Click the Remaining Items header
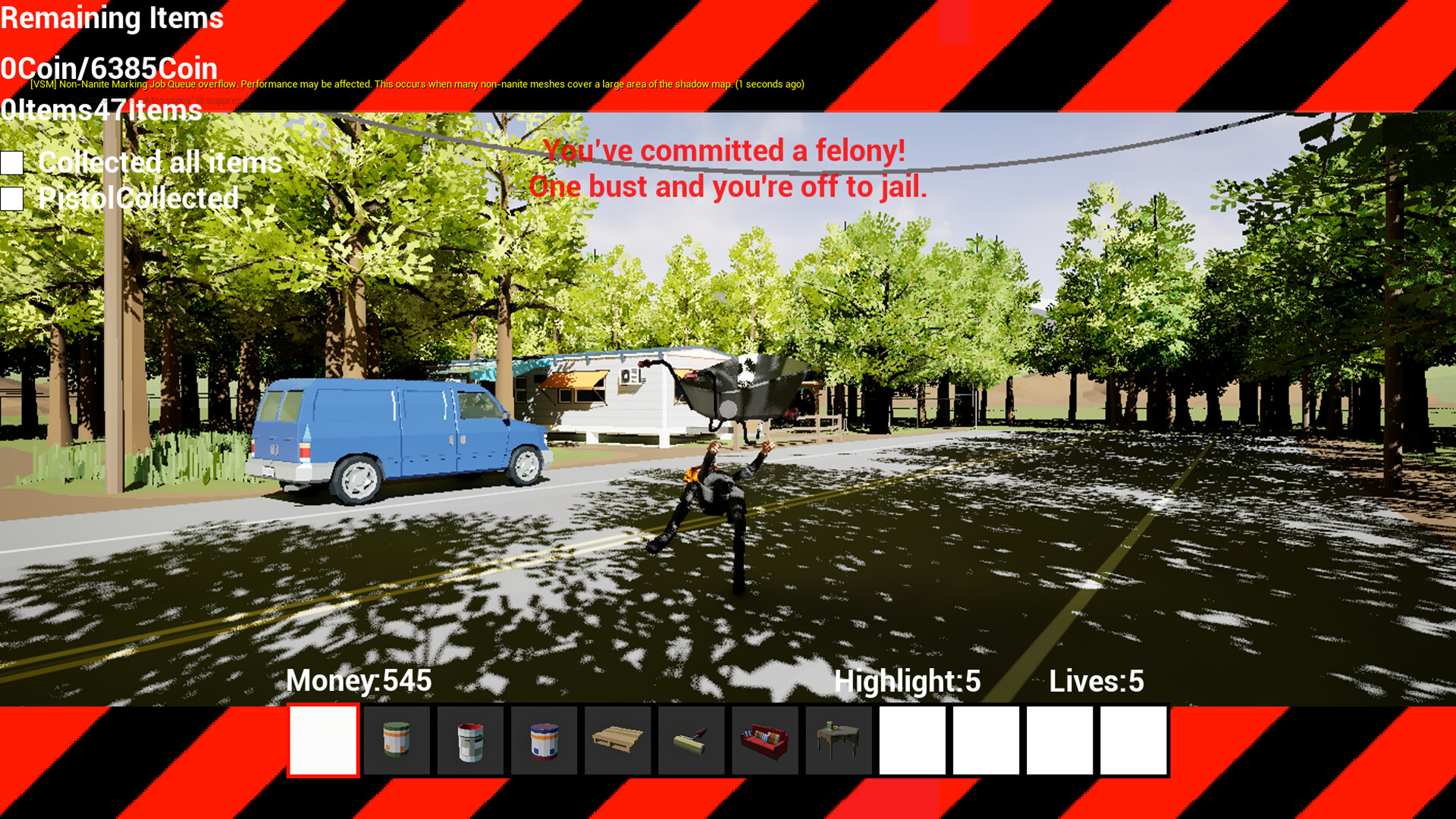This screenshot has width=1456, height=819. coord(111,18)
